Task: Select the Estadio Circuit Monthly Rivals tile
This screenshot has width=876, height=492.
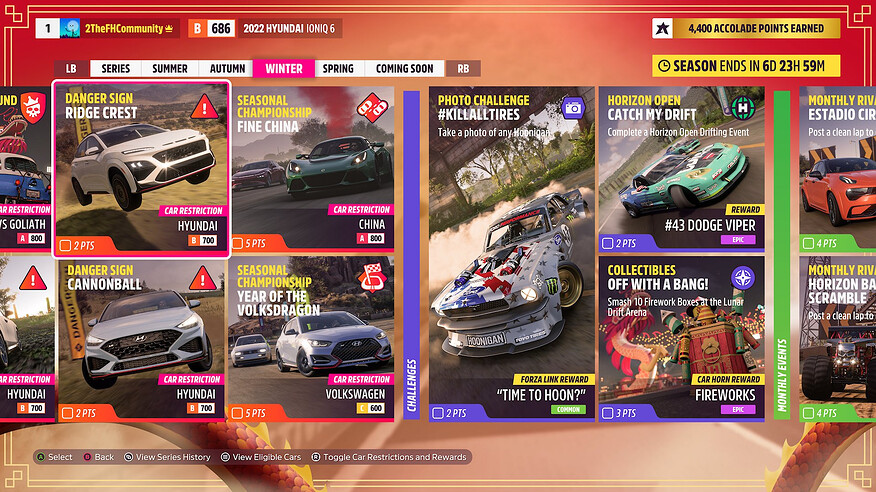Action: point(838,169)
